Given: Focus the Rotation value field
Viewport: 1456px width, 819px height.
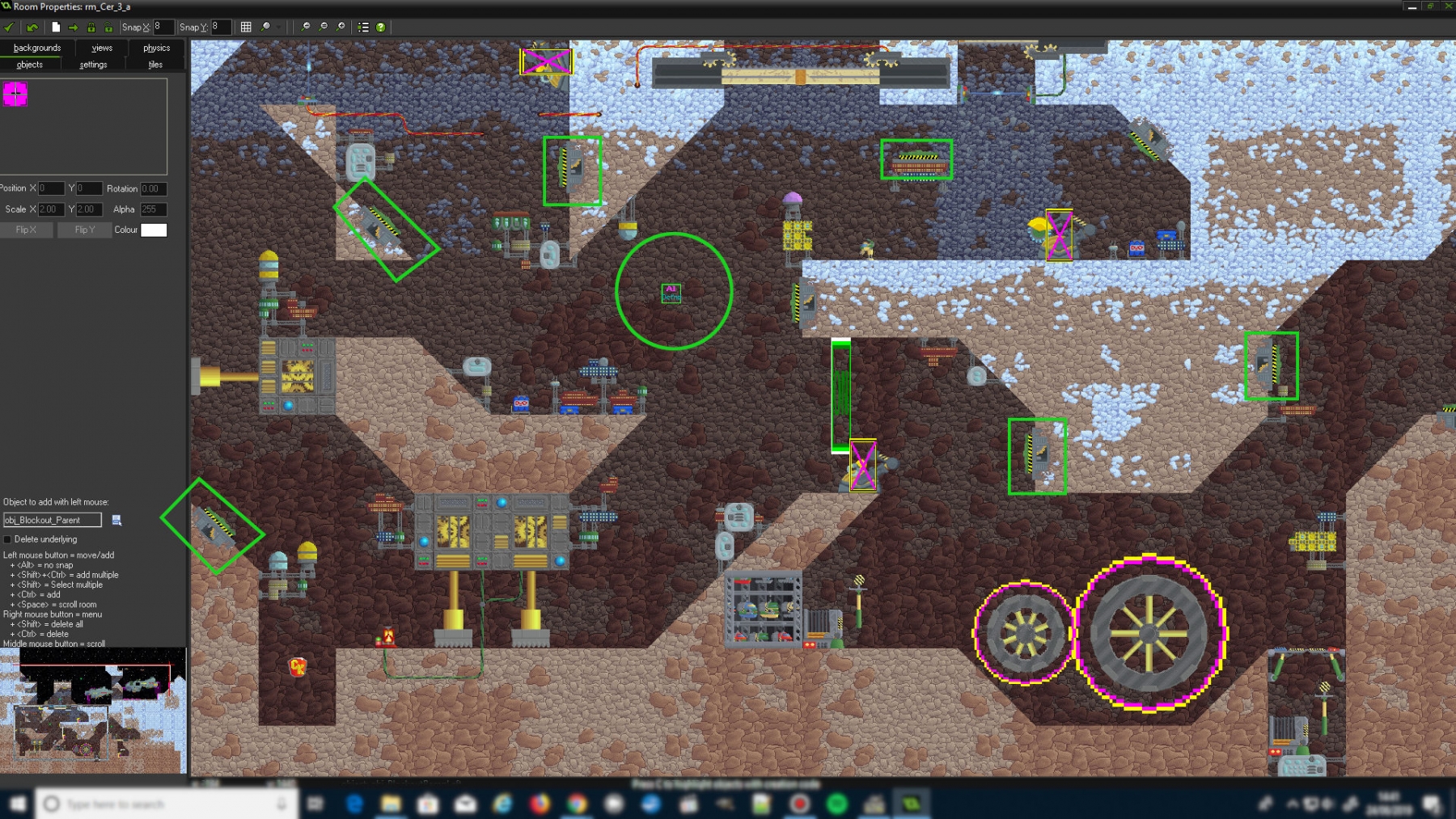Looking at the screenshot, I should (x=153, y=189).
